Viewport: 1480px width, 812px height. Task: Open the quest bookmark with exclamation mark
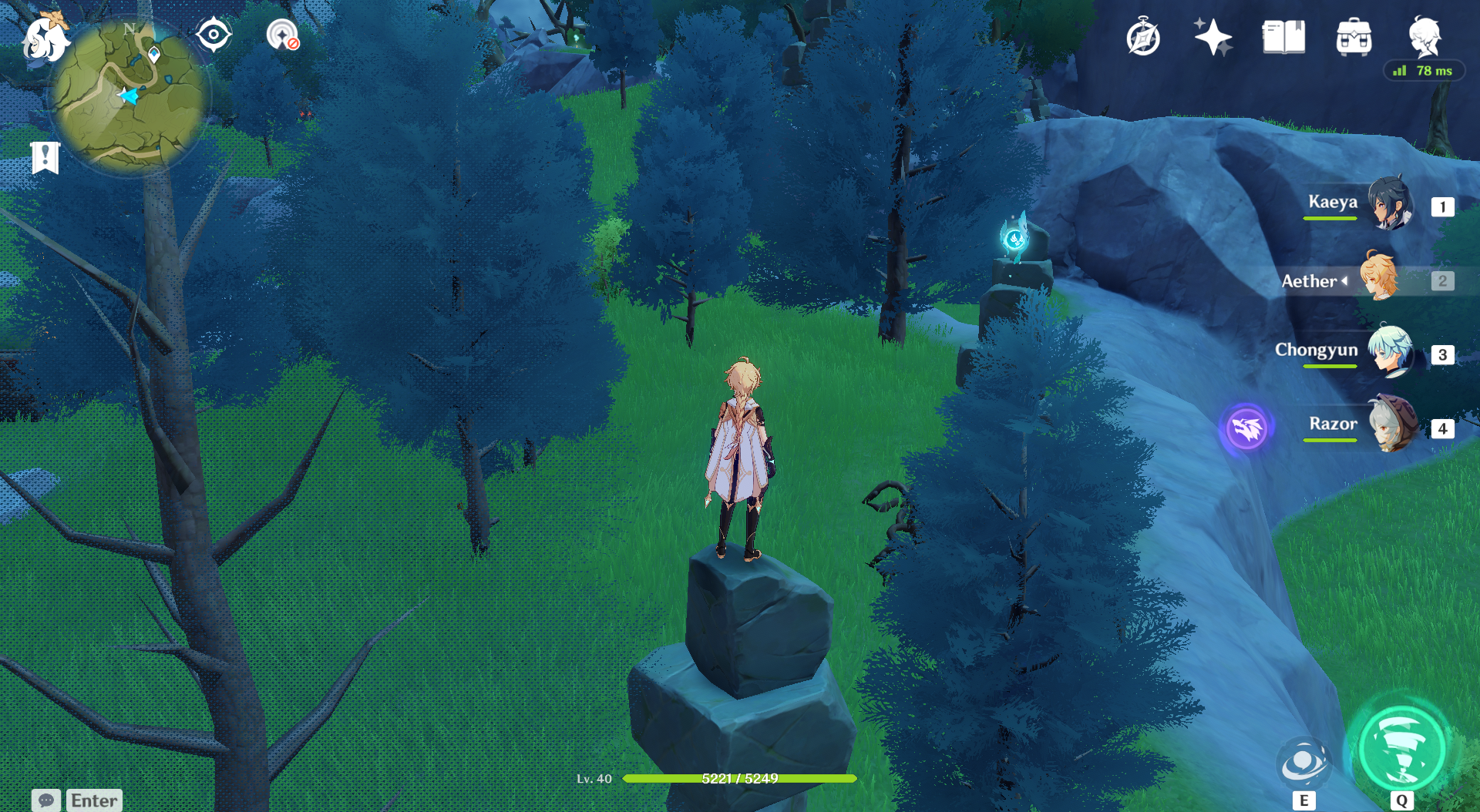(x=45, y=157)
